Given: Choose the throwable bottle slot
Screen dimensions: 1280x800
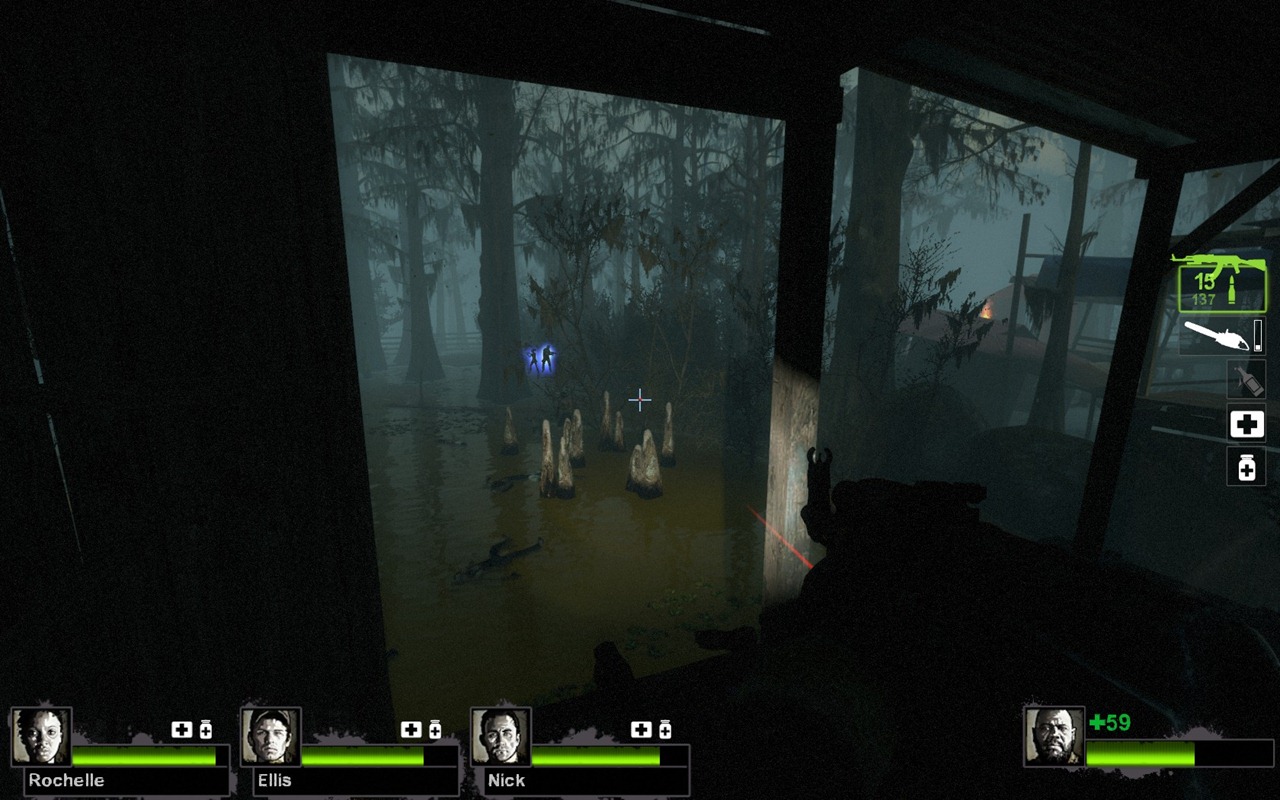Looking at the screenshot, I should coord(1246,380).
